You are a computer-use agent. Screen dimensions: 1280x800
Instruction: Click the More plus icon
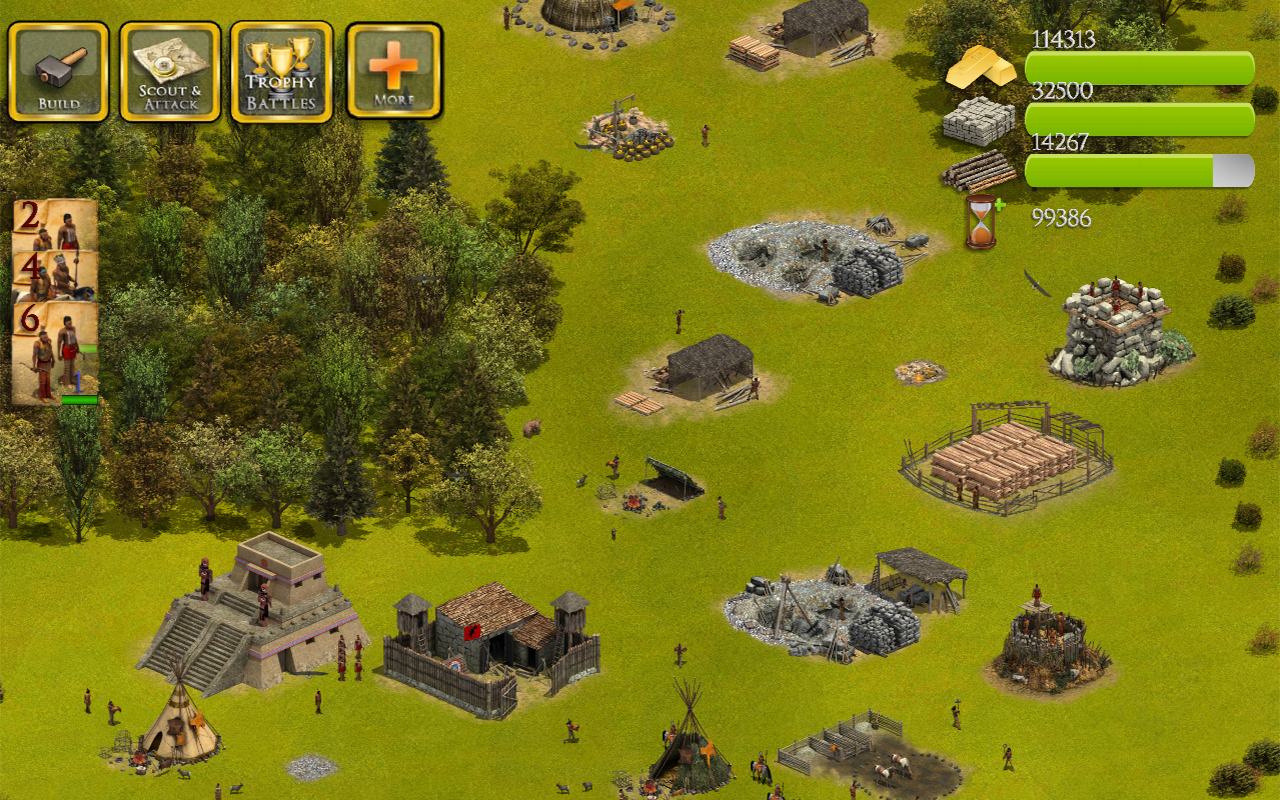click(x=393, y=70)
